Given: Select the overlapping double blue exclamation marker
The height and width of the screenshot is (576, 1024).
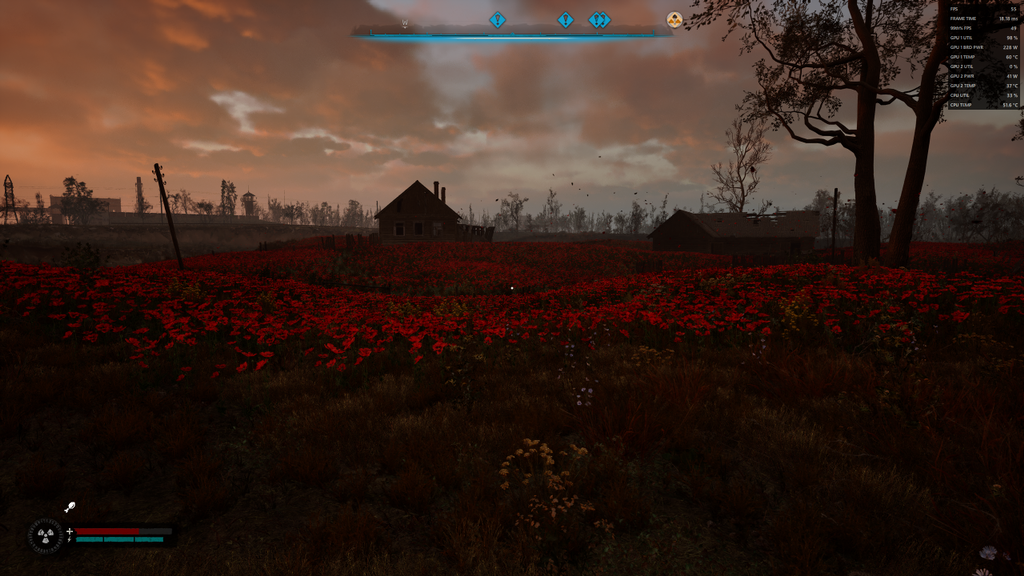Looking at the screenshot, I should 599,20.
